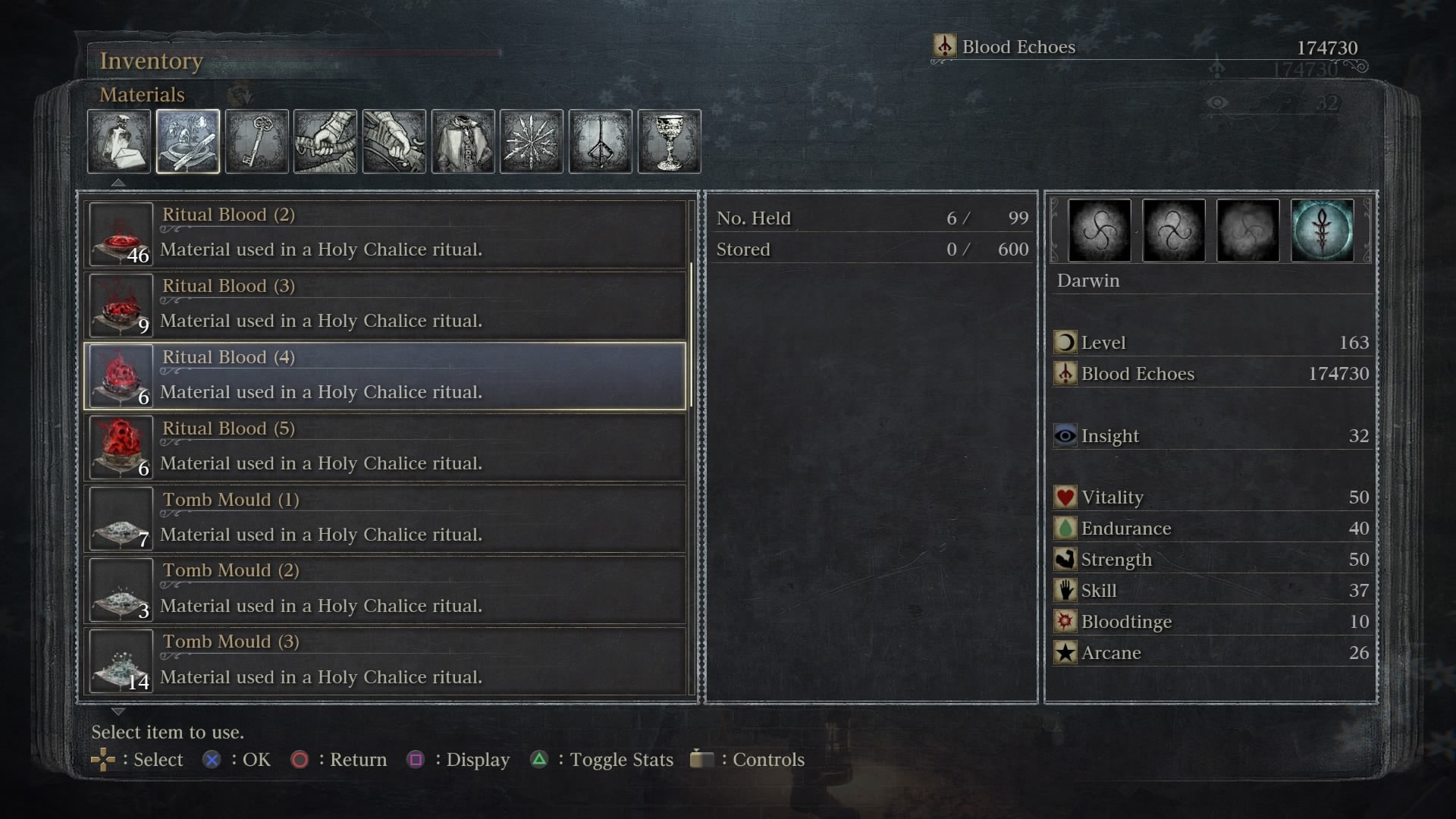Click the Vitality heart icon

coord(1065,497)
